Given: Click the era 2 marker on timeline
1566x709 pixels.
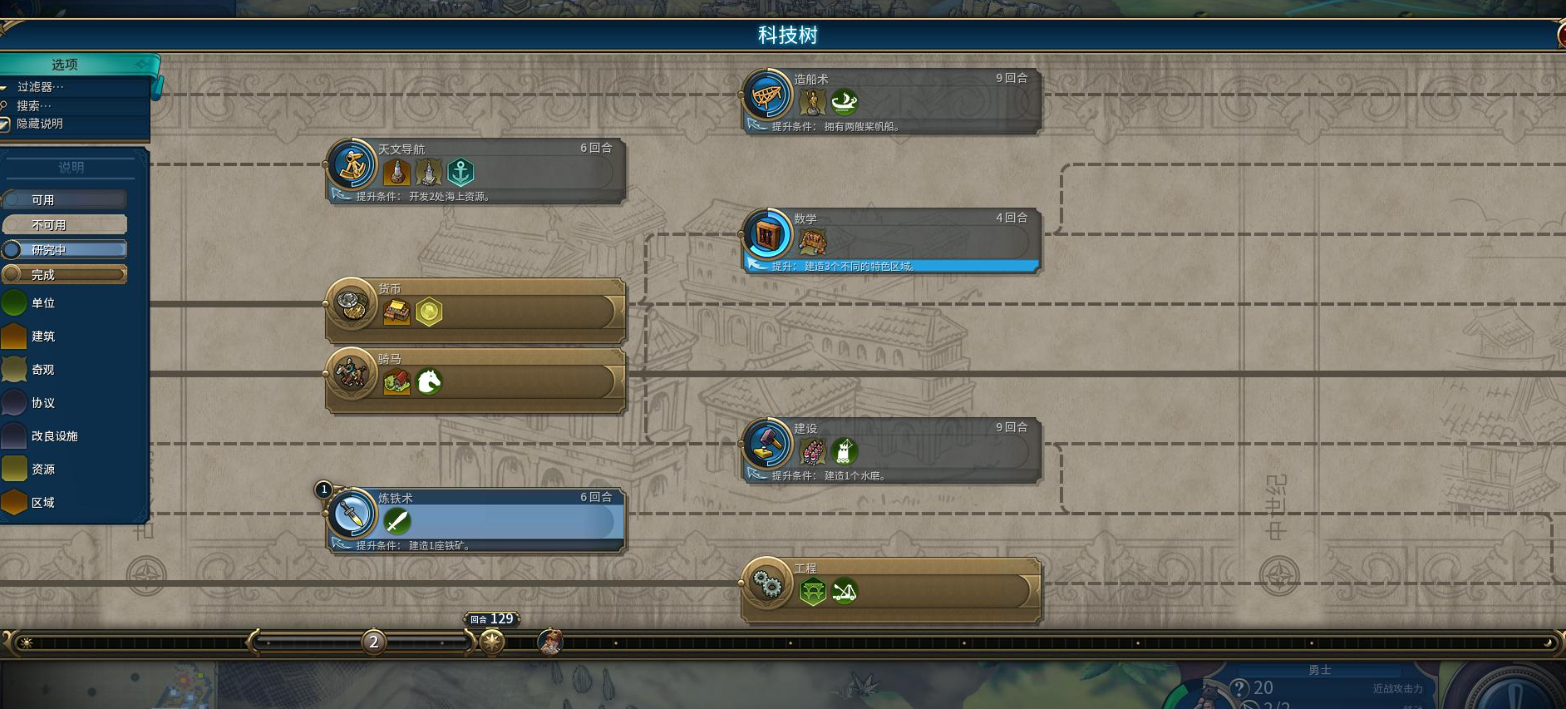Looking at the screenshot, I should tap(374, 642).
